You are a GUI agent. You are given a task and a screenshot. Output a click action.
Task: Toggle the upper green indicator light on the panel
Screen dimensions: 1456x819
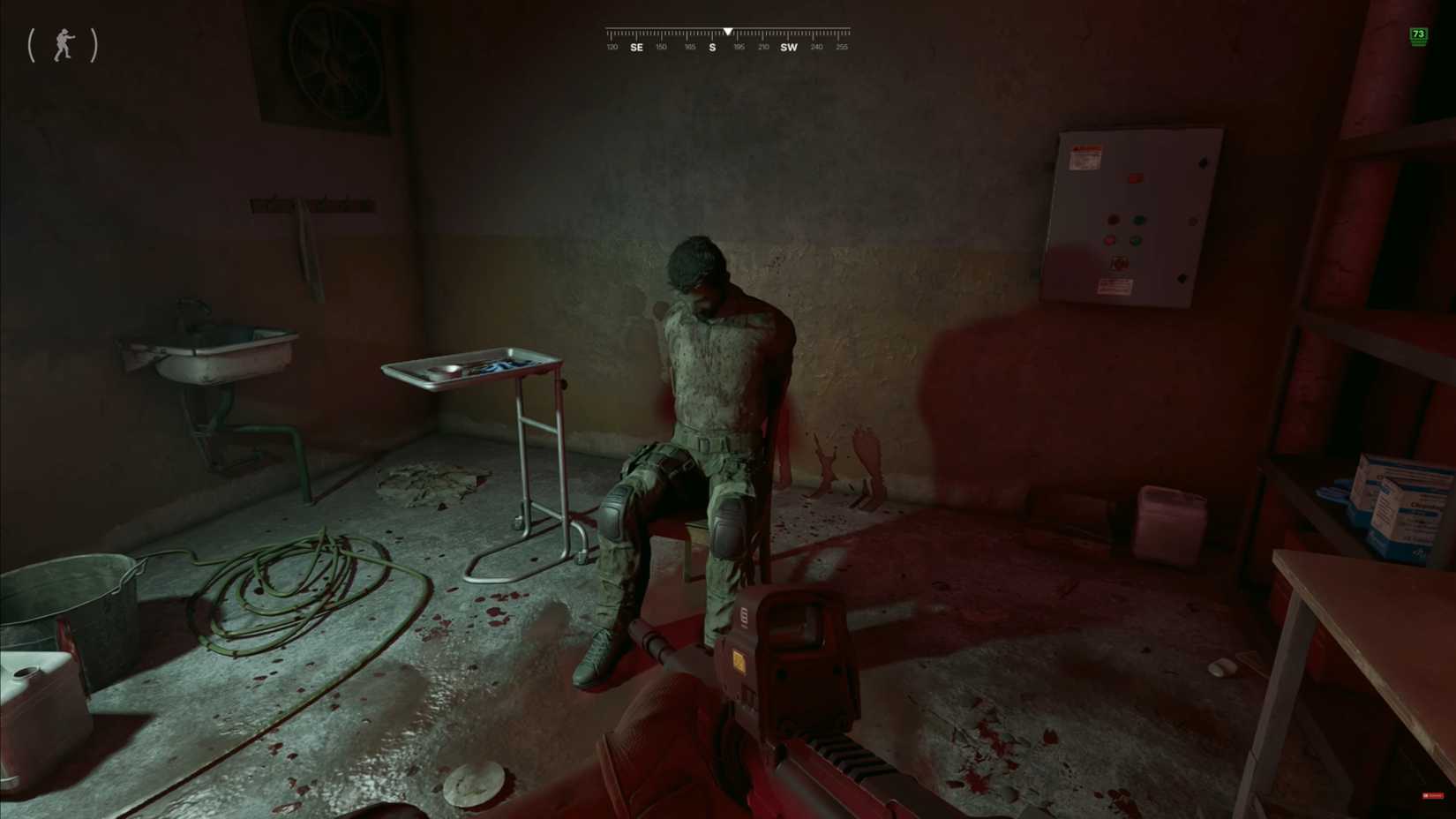[x=1139, y=221]
